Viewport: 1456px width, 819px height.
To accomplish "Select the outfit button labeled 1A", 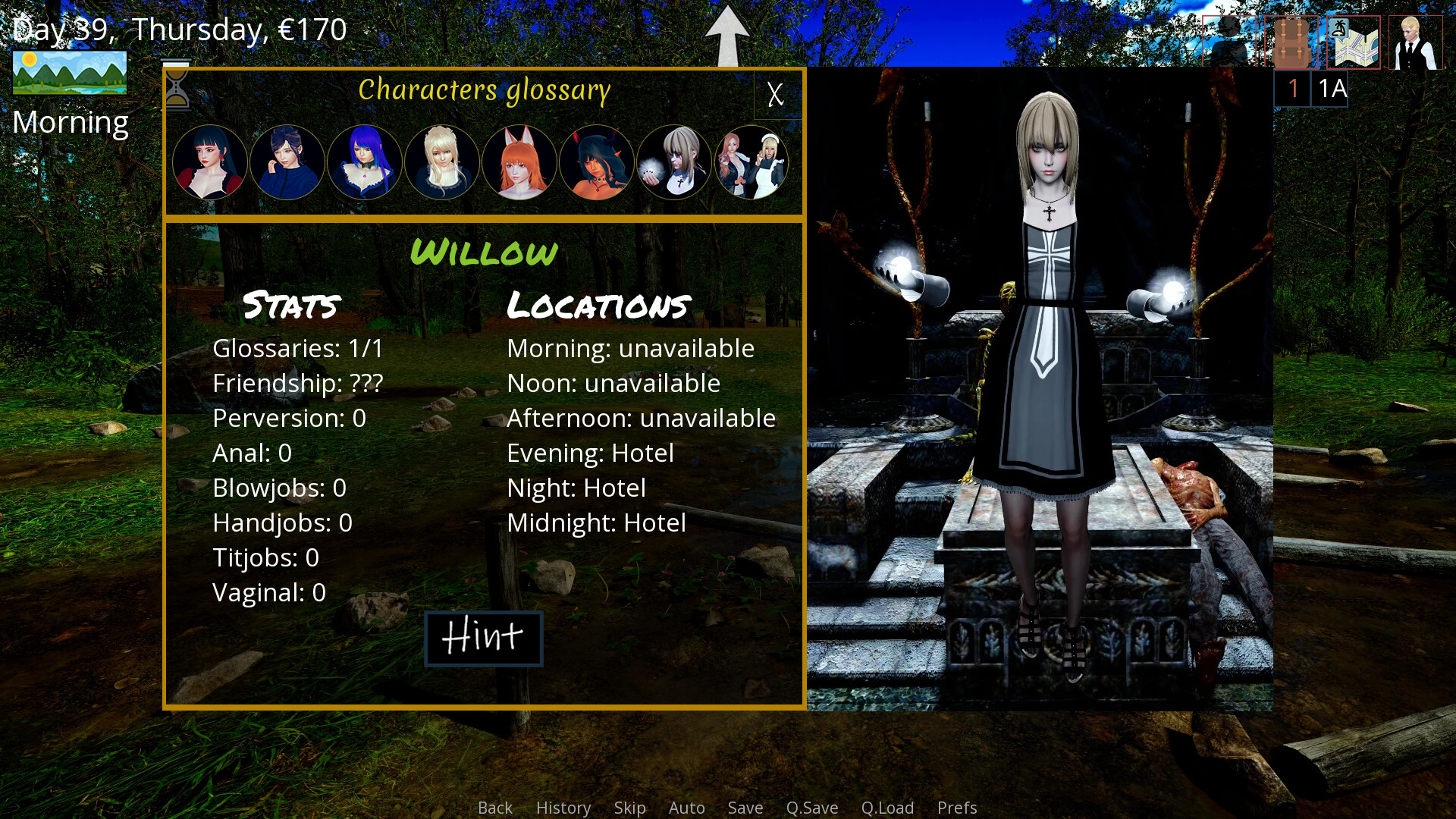I will click(x=1331, y=89).
